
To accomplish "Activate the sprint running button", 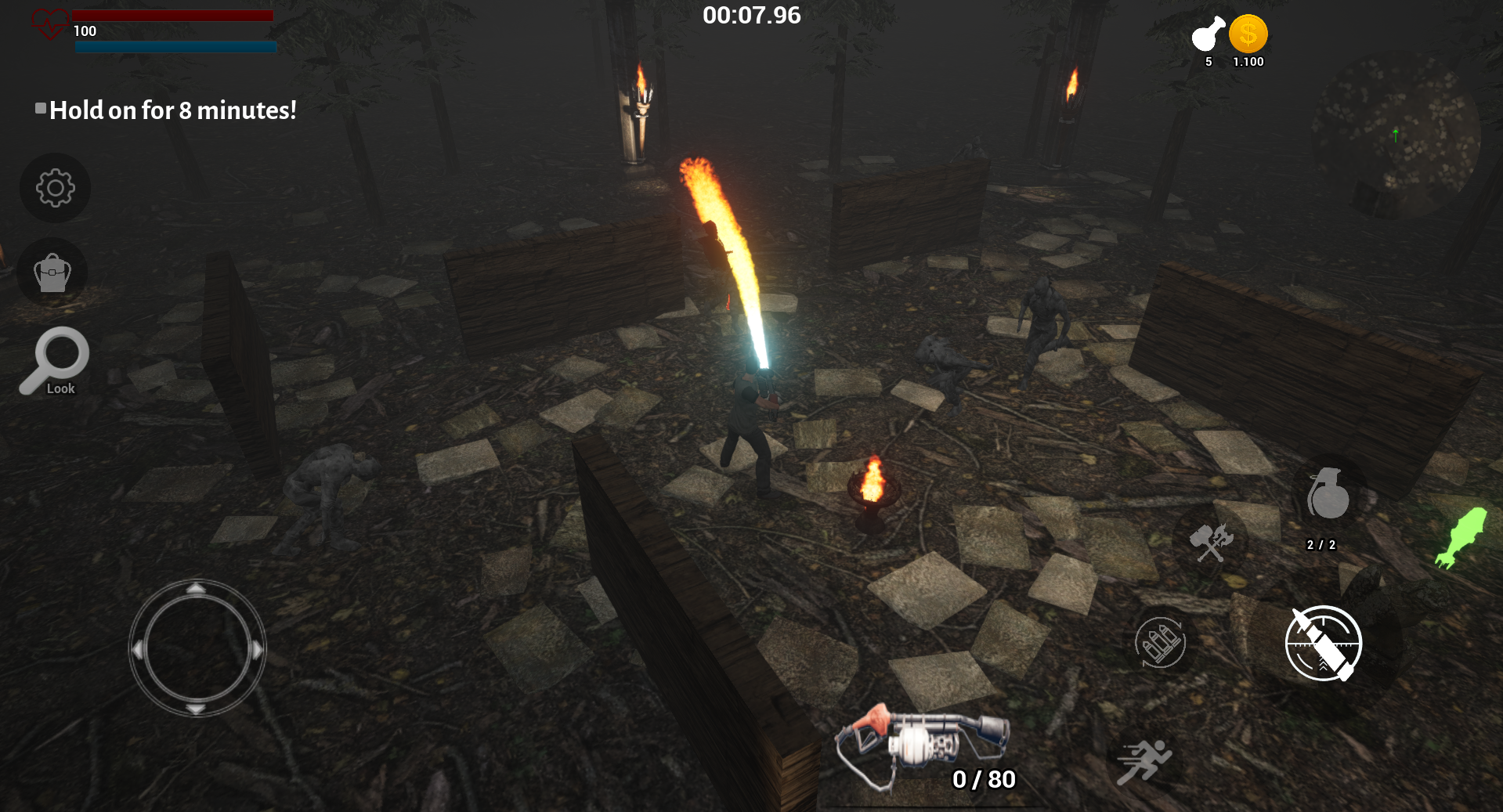I will pyautogui.click(x=1144, y=760).
